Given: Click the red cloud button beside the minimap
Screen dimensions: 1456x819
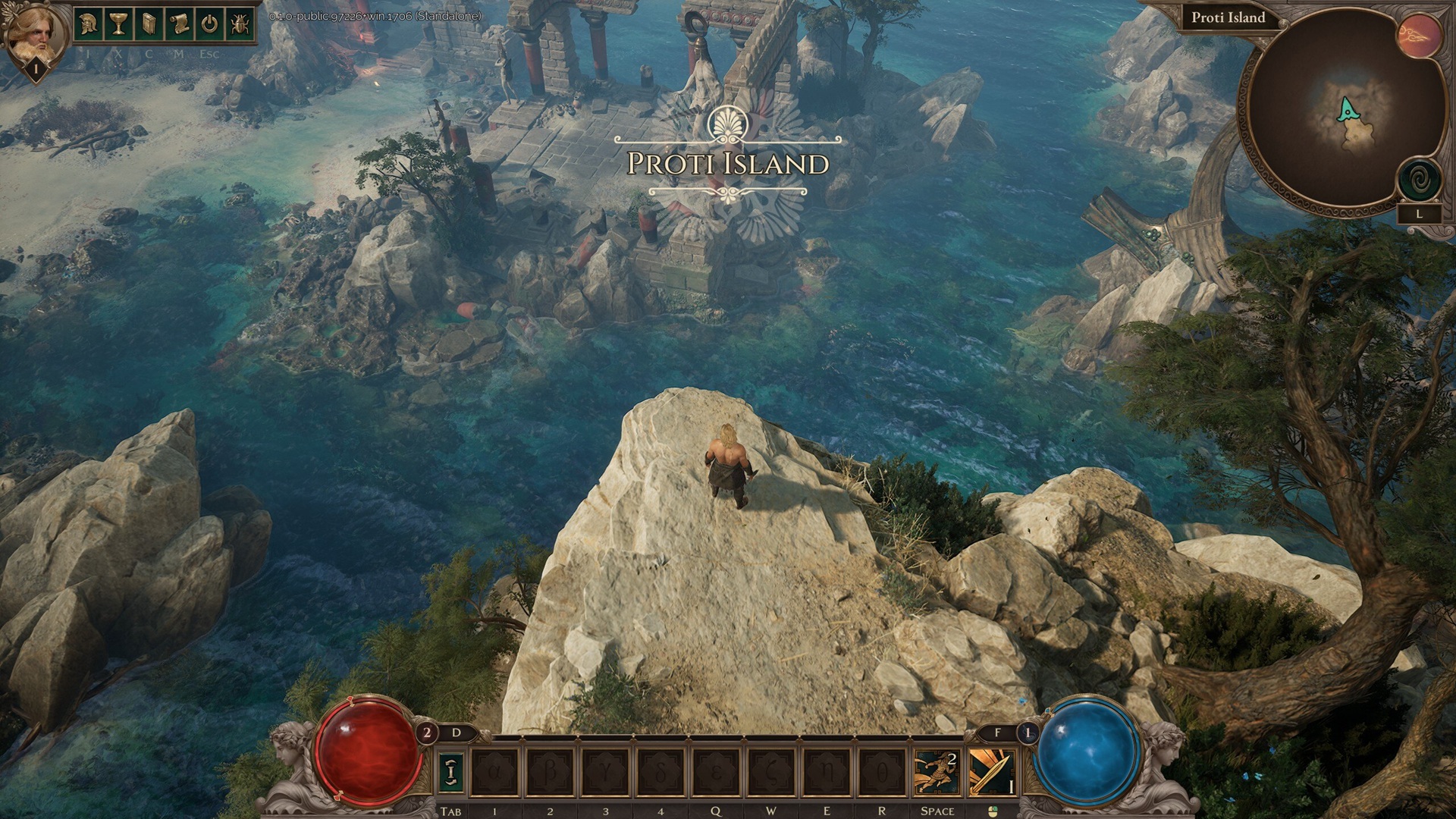Looking at the screenshot, I should [x=1420, y=36].
